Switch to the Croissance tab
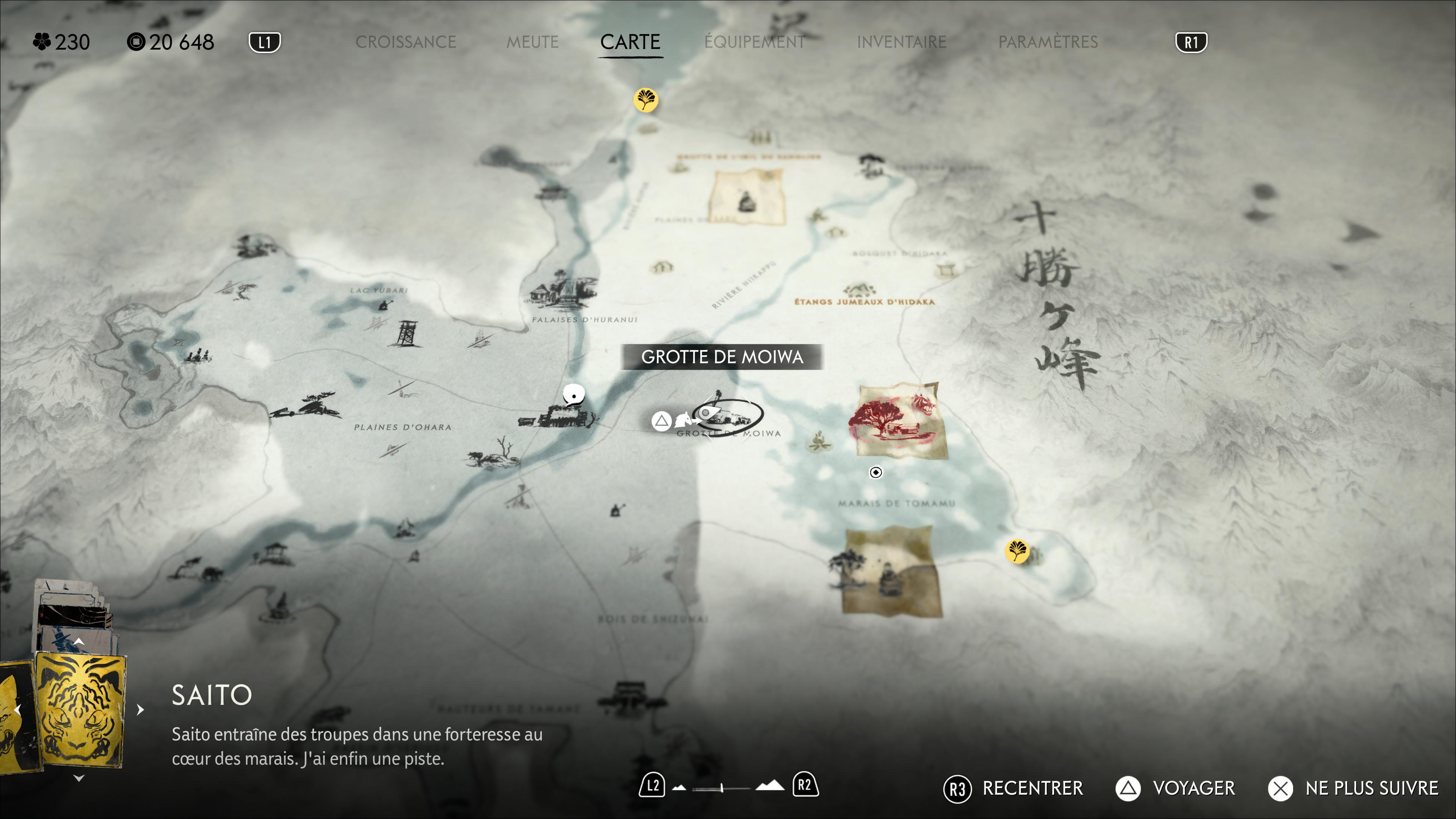The height and width of the screenshot is (819, 1456). 405,42
